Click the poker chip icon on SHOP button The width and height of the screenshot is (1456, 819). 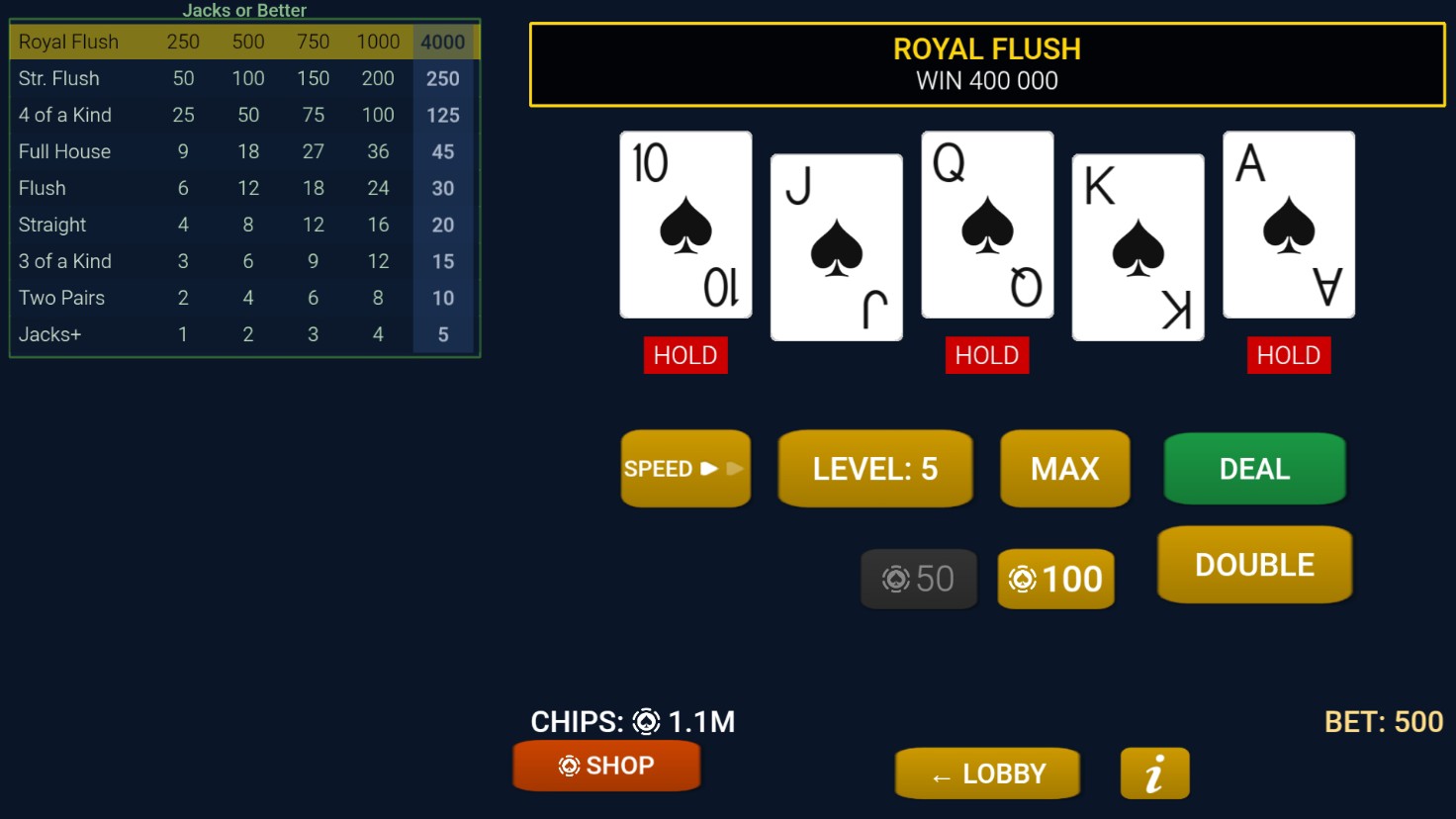point(569,765)
